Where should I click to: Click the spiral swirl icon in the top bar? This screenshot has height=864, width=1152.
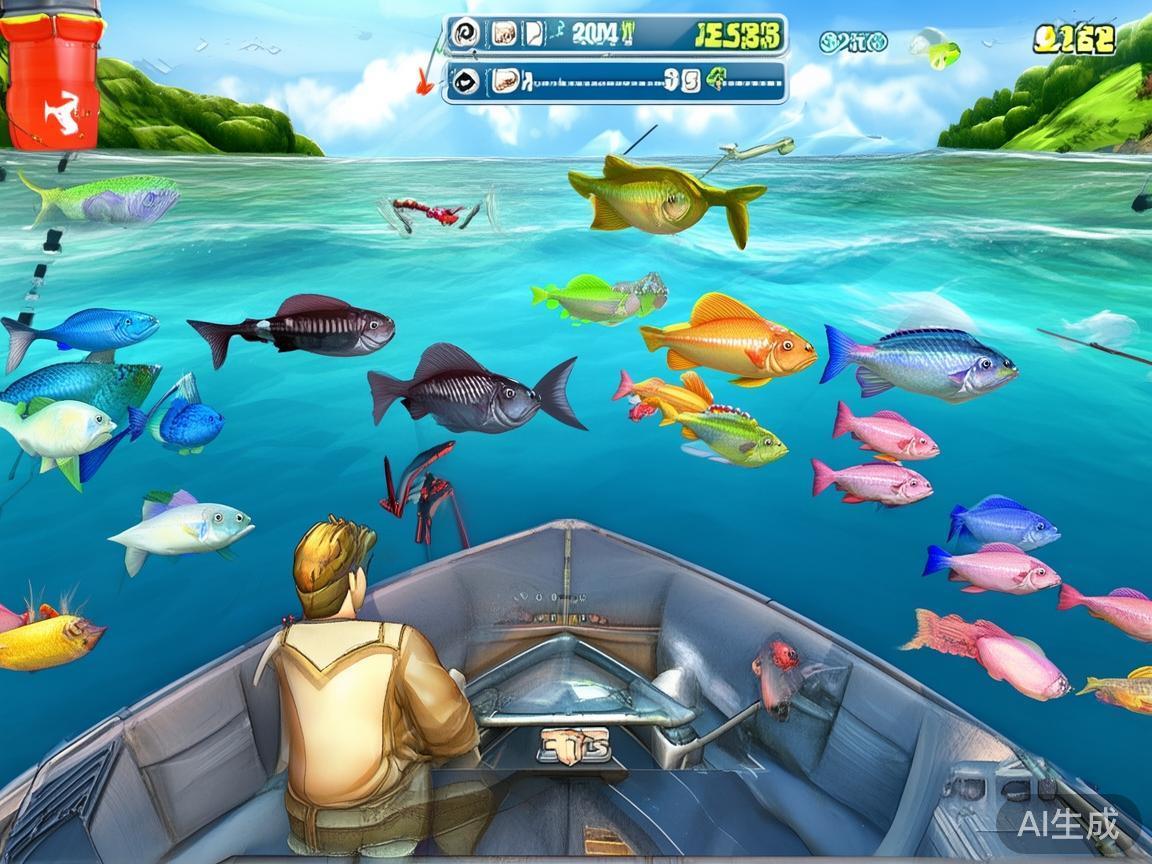pos(464,34)
